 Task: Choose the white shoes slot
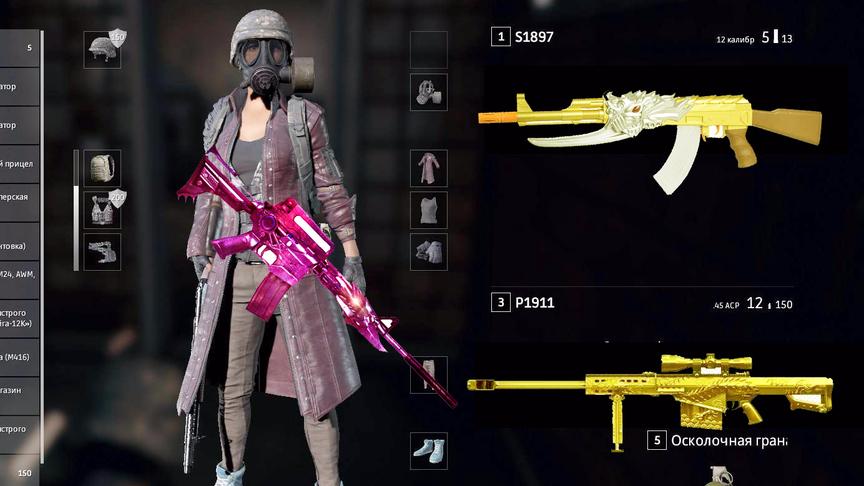(x=429, y=449)
